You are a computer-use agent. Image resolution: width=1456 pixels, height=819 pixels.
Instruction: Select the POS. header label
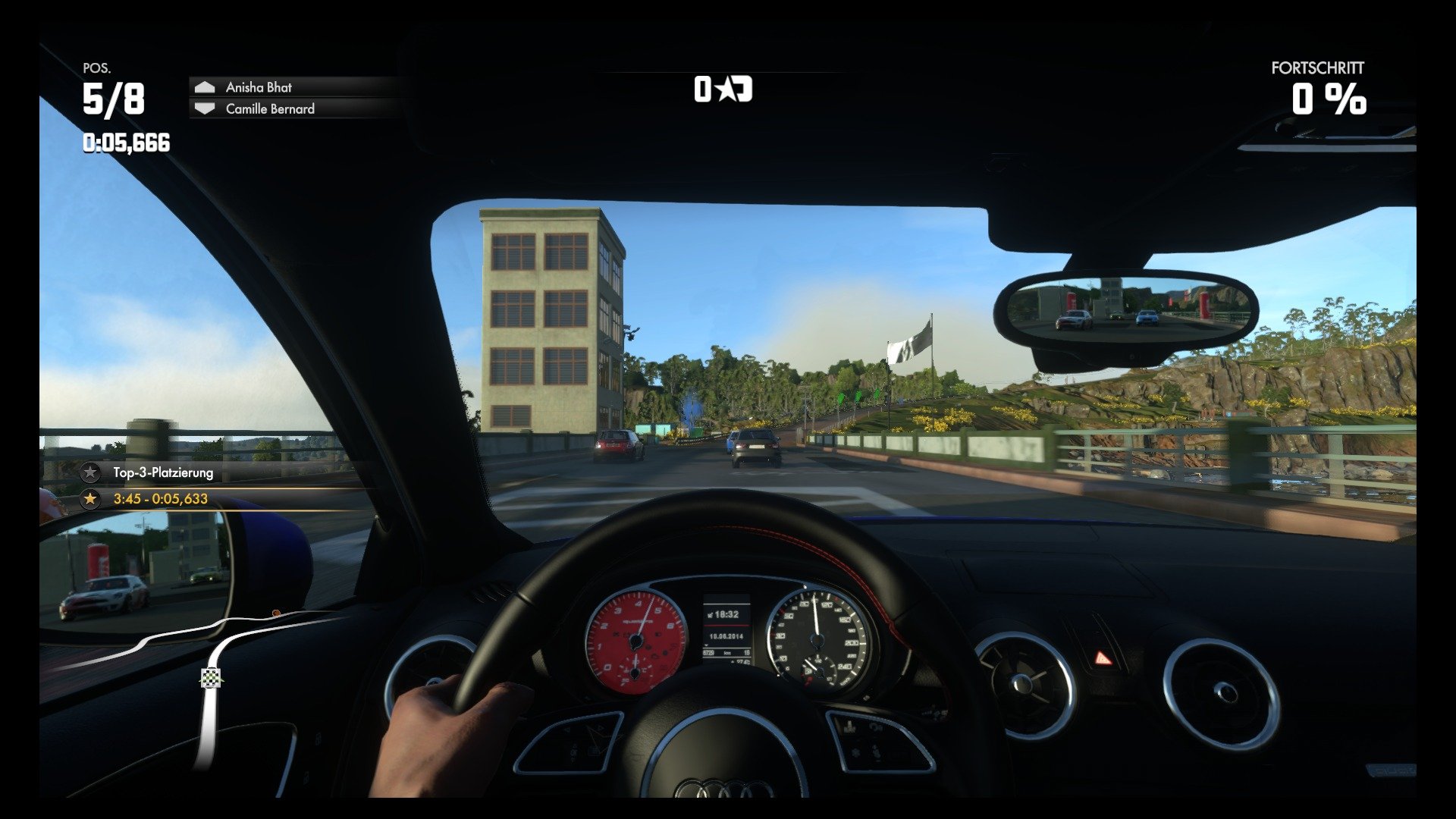(x=96, y=69)
